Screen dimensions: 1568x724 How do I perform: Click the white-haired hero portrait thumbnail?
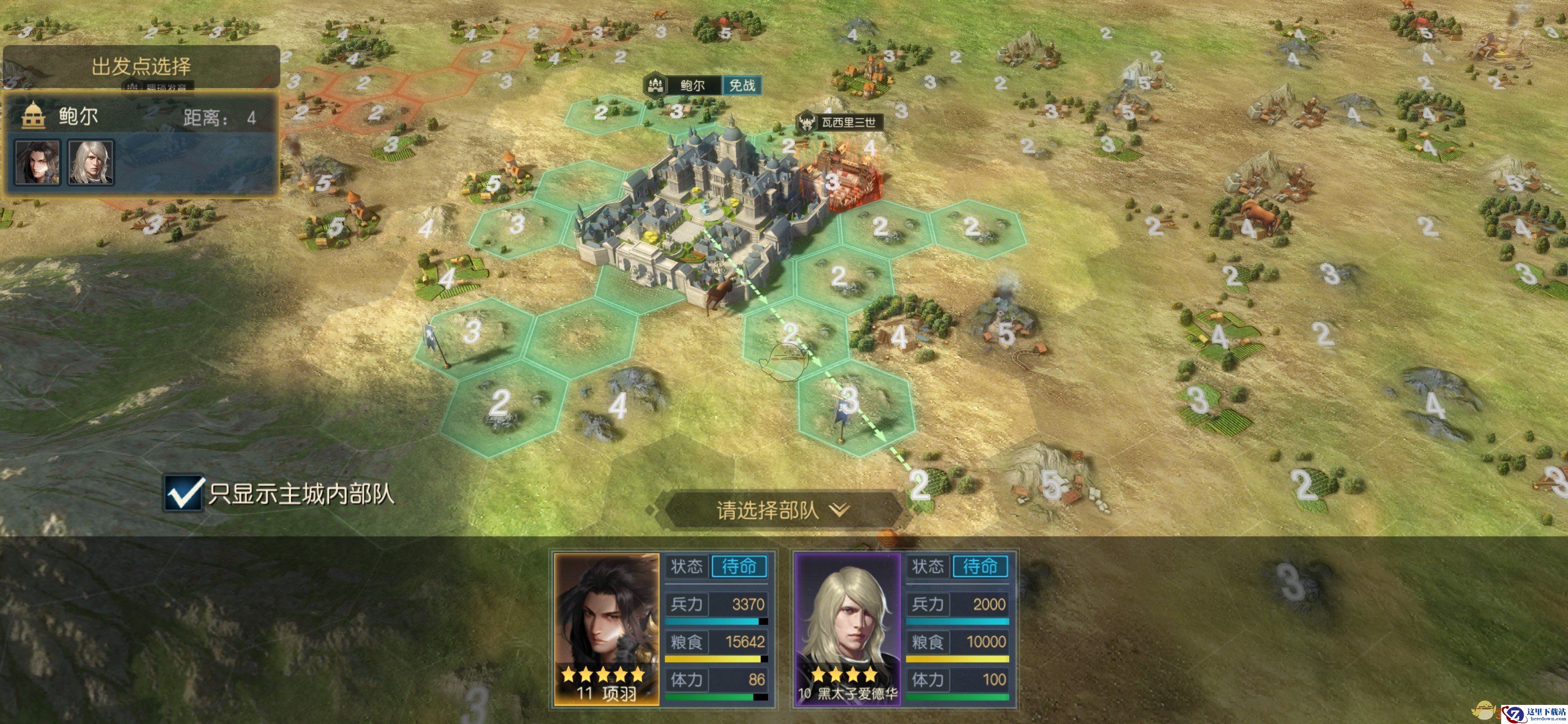pyautogui.click(x=90, y=162)
